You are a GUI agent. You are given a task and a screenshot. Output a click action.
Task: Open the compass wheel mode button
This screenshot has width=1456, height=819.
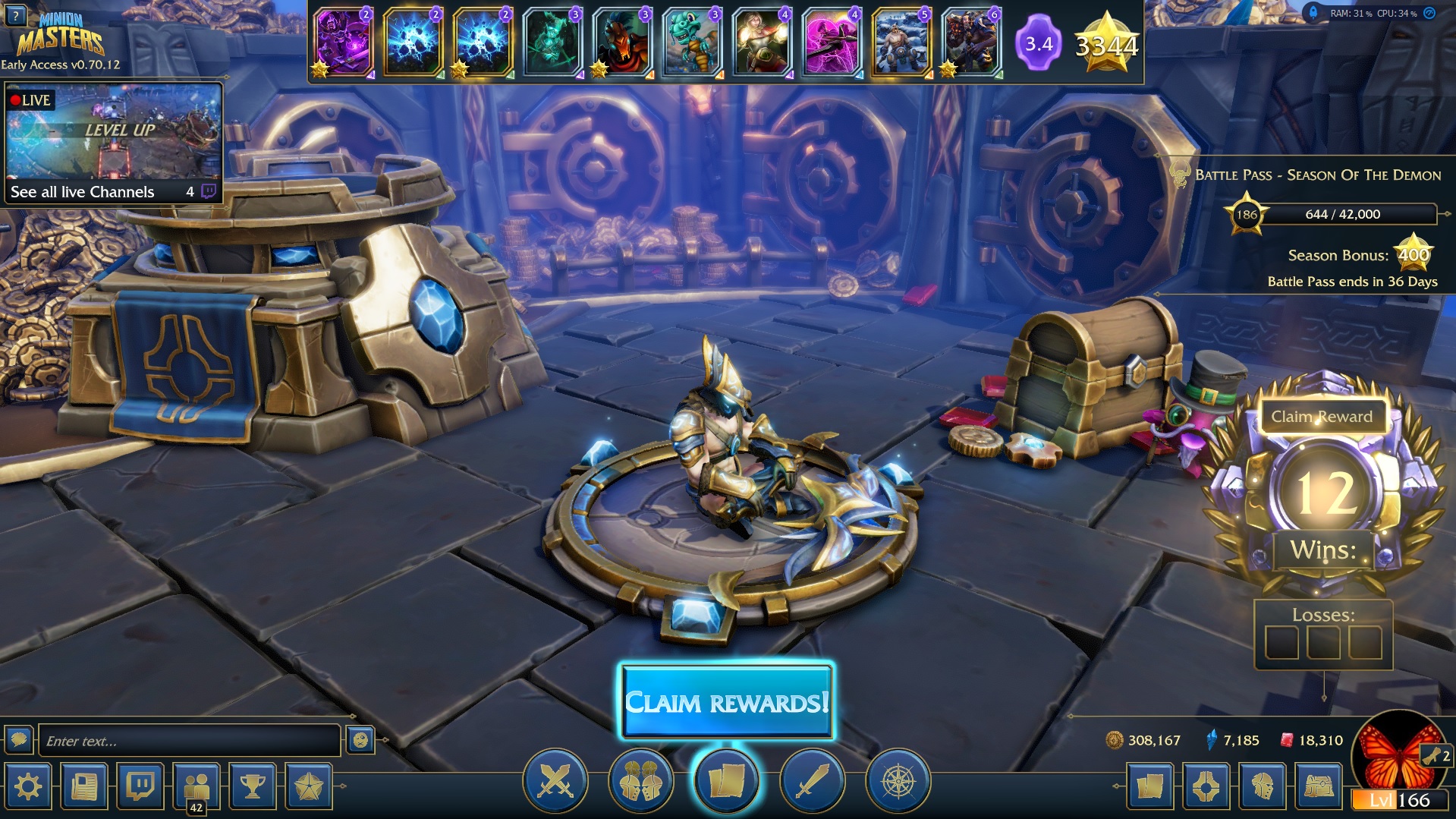click(x=898, y=781)
